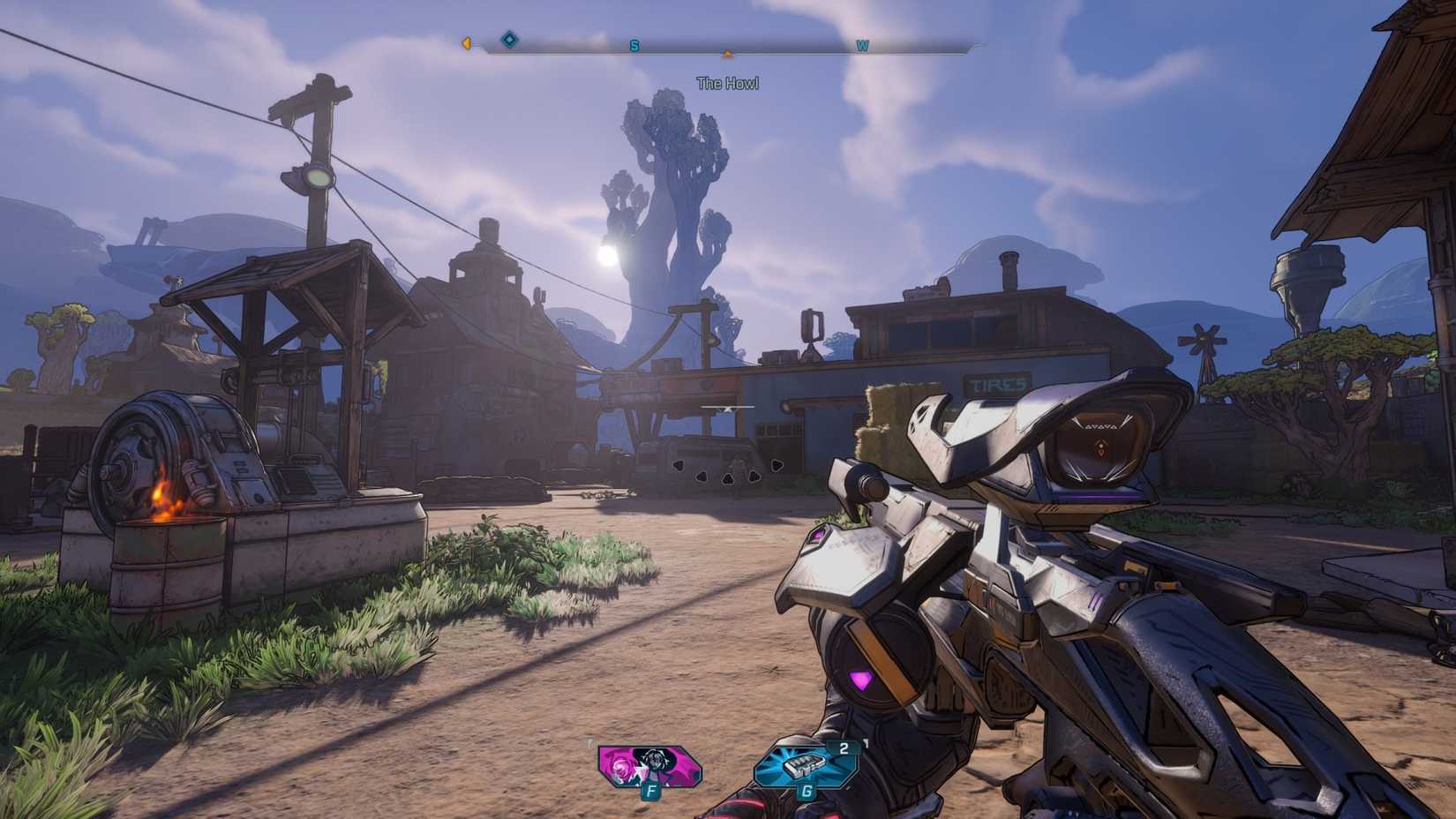Click the grenade count number 2
This screenshot has width=1456, height=819.
(845, 747)
